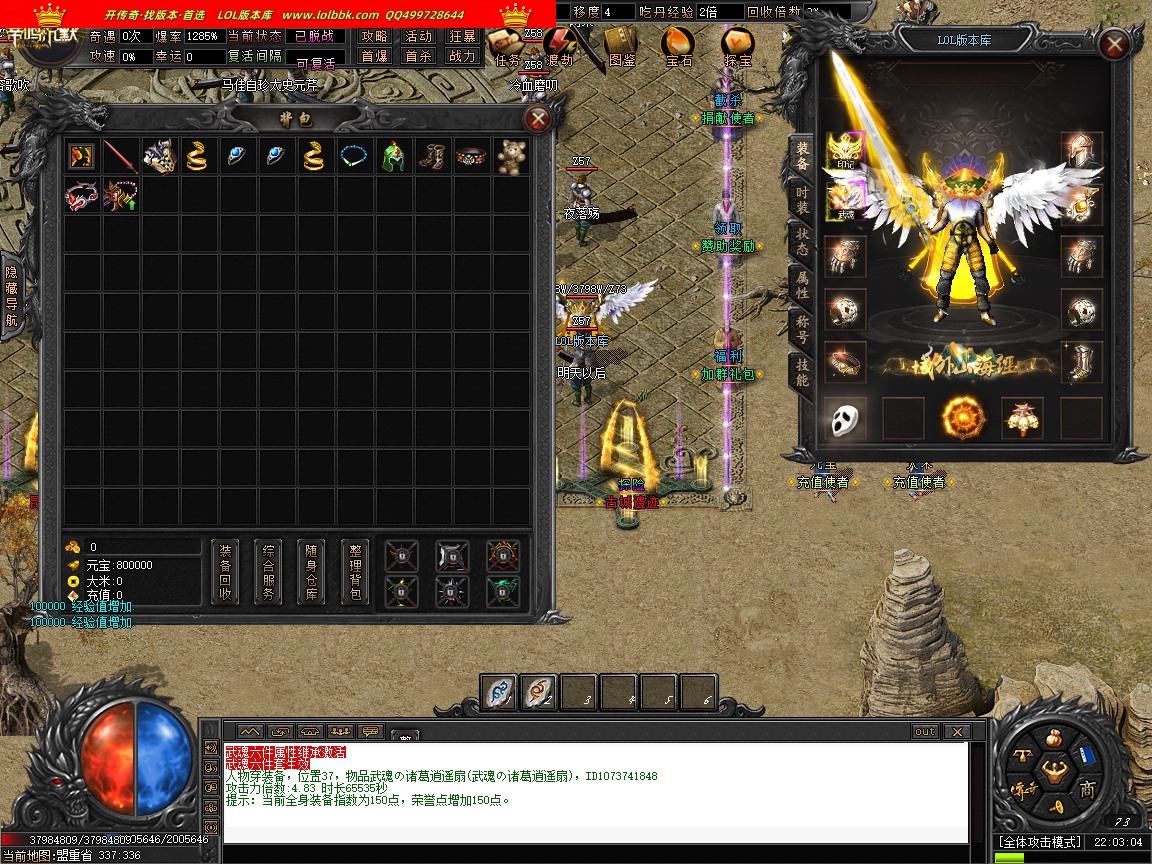Close the 背包 backpack window
Viewport: 1152px width, 864px height.
[x=538, y=120]
